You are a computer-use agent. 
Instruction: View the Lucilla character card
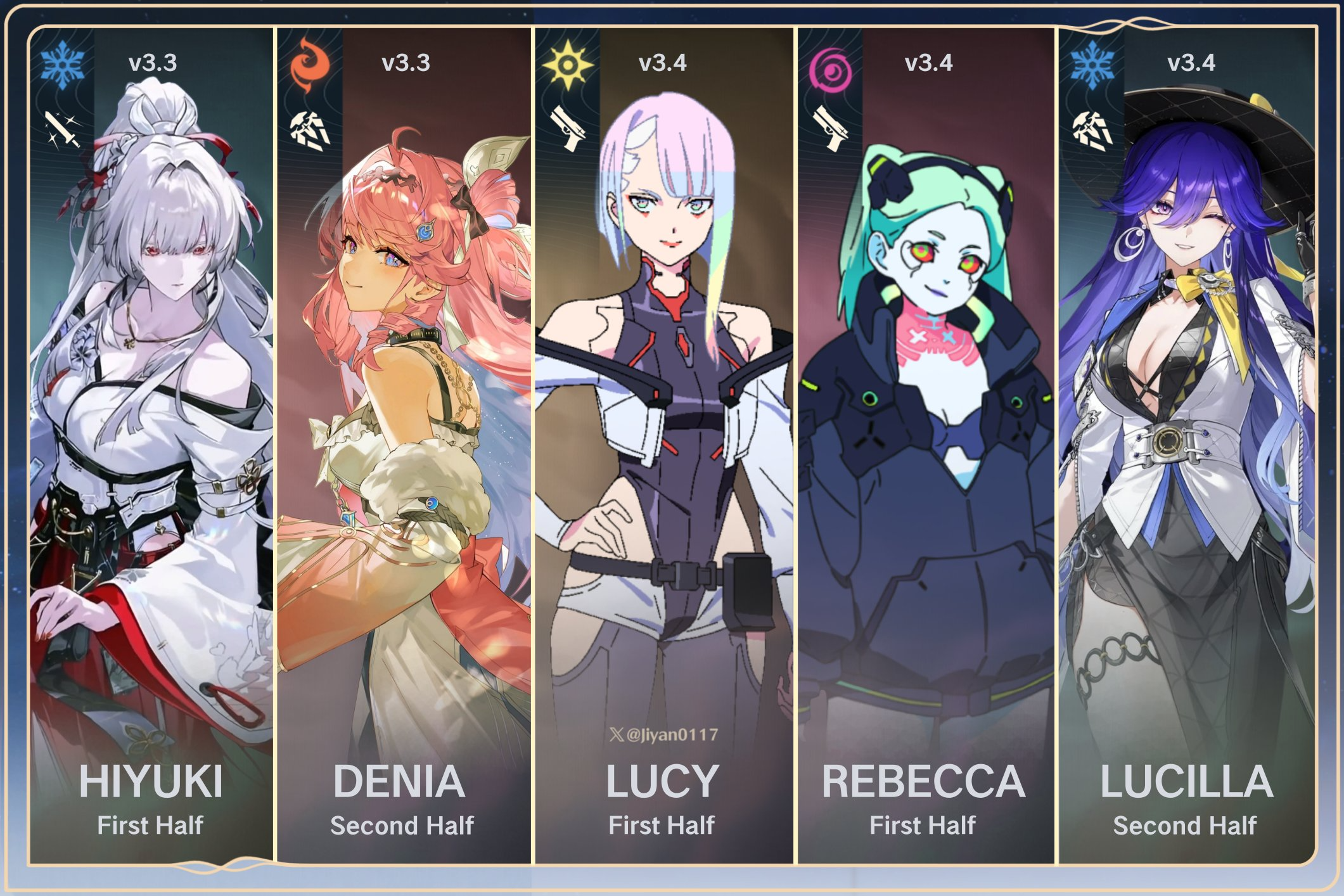pyautogui.click(x=1186, y=444)
